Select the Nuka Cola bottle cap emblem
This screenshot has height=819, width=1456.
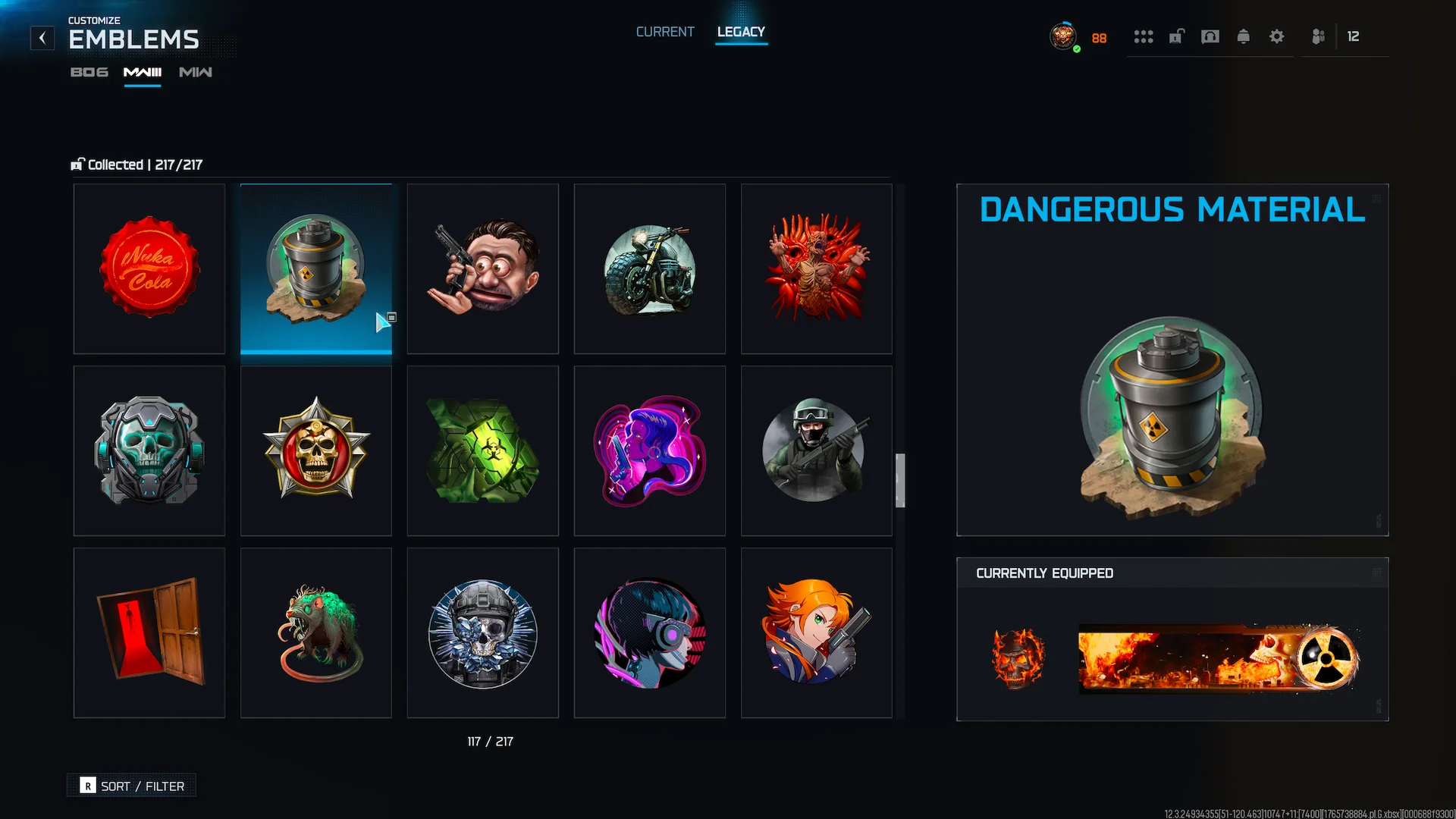pos(149,268)
